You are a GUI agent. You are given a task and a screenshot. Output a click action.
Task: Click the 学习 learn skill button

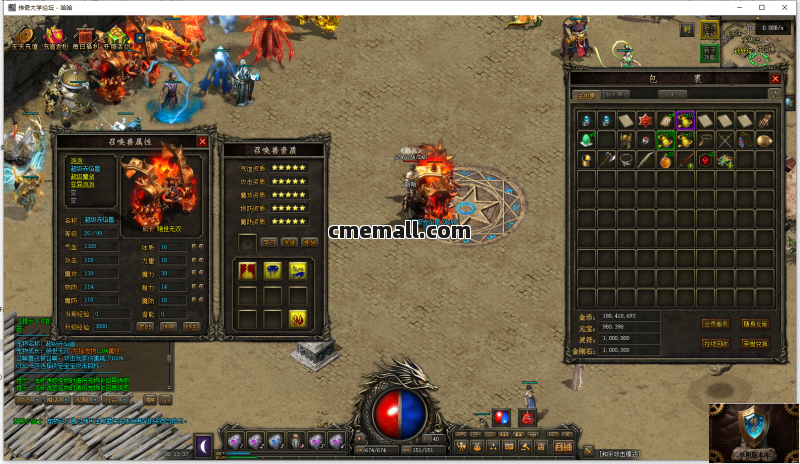[x=268, y=241]
